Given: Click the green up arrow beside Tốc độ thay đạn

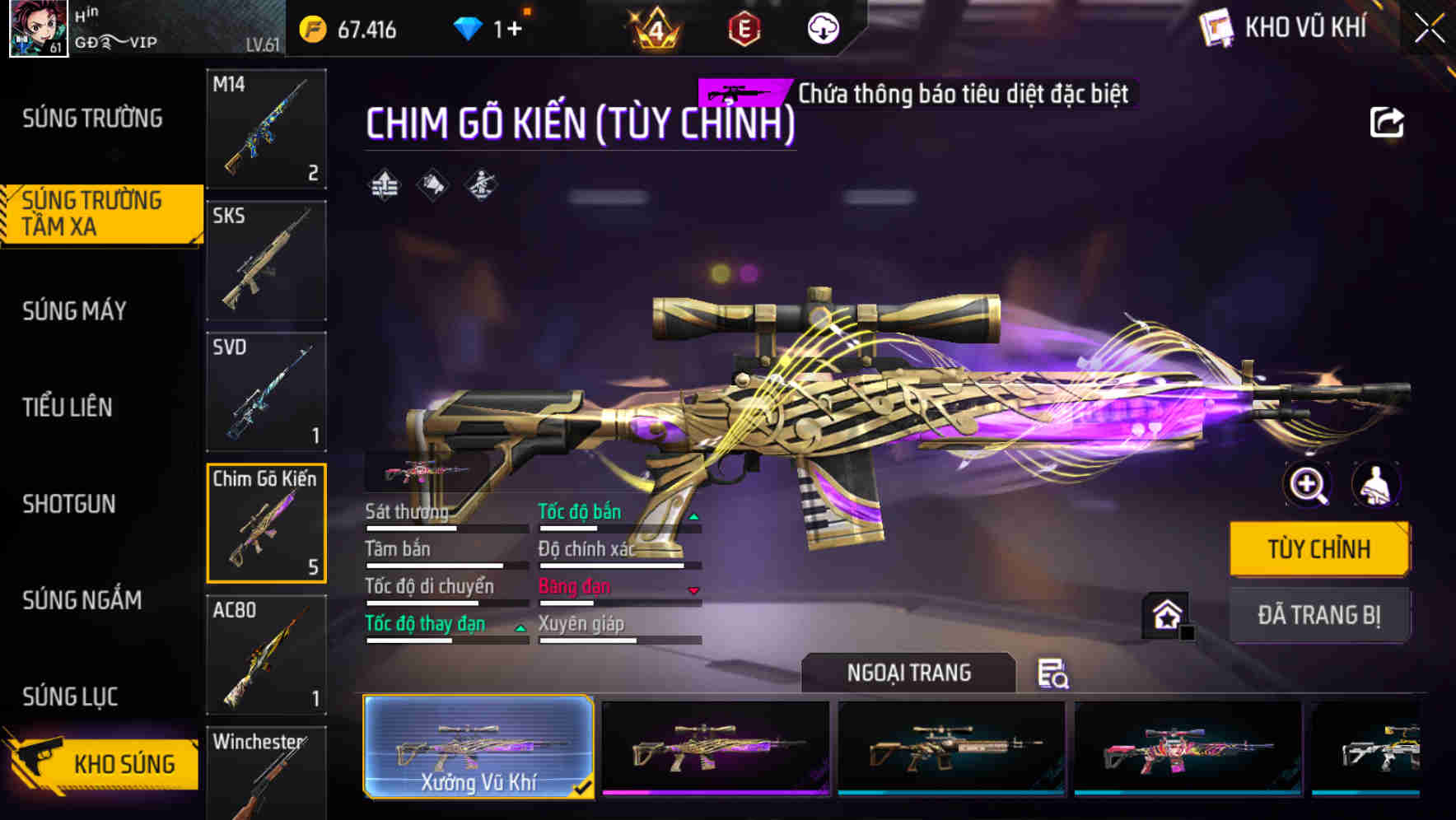Looking at the screenshot, I should point(520,629).
